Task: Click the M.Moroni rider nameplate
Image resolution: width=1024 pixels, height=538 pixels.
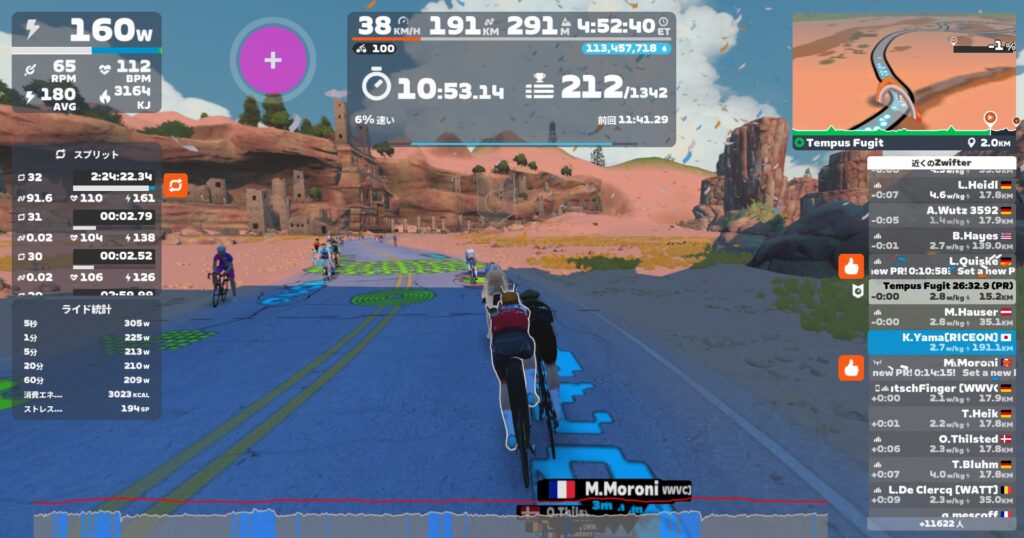Action: [615, 489]
